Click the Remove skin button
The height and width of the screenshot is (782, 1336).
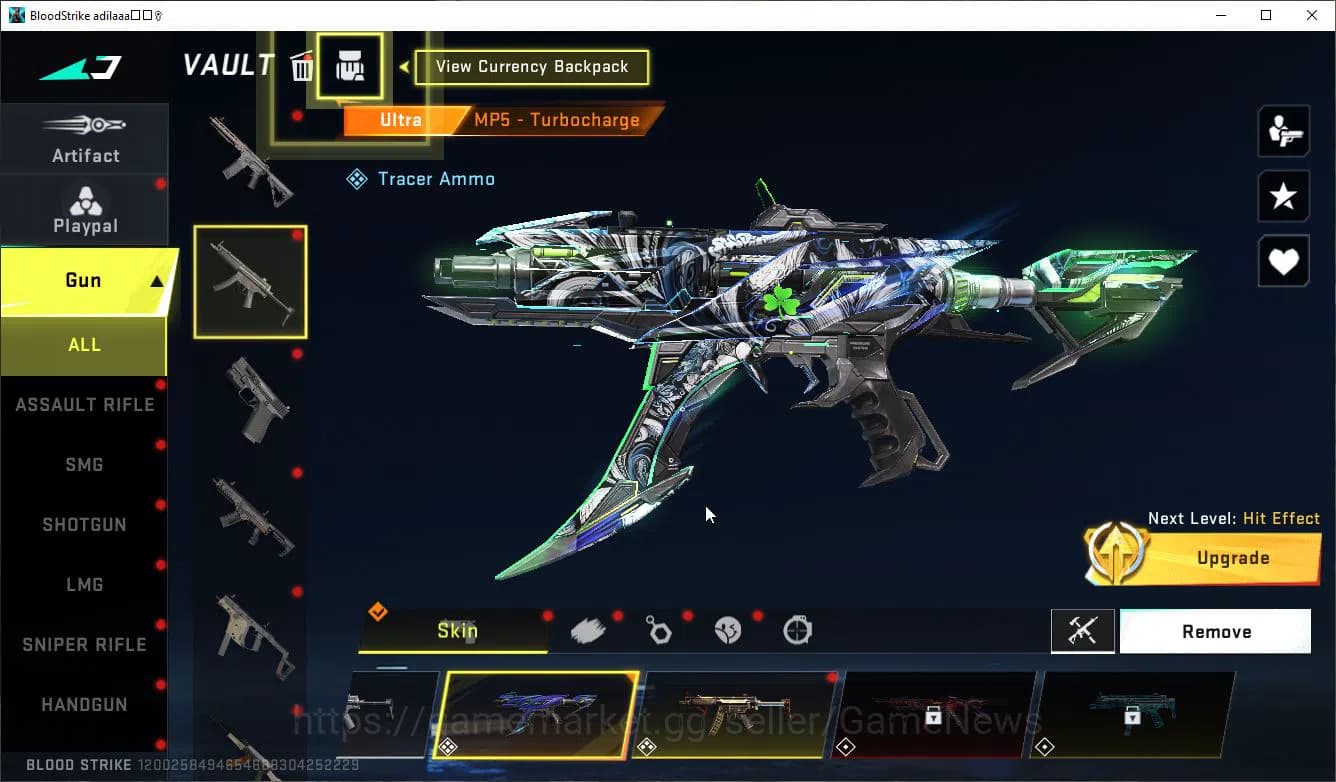tap(1215, 631)
